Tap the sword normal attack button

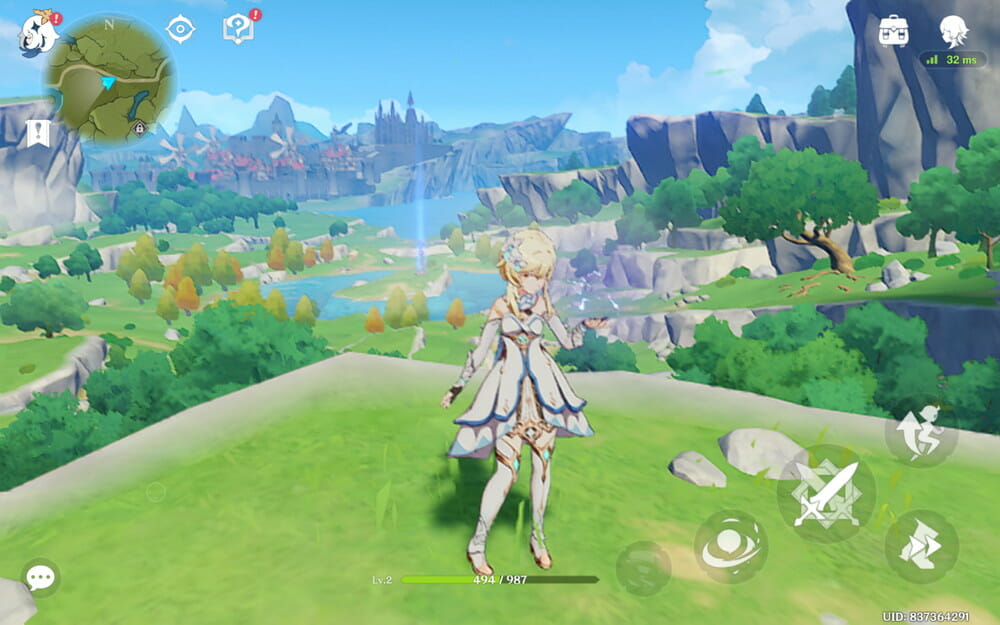click(x=826, y=493)
